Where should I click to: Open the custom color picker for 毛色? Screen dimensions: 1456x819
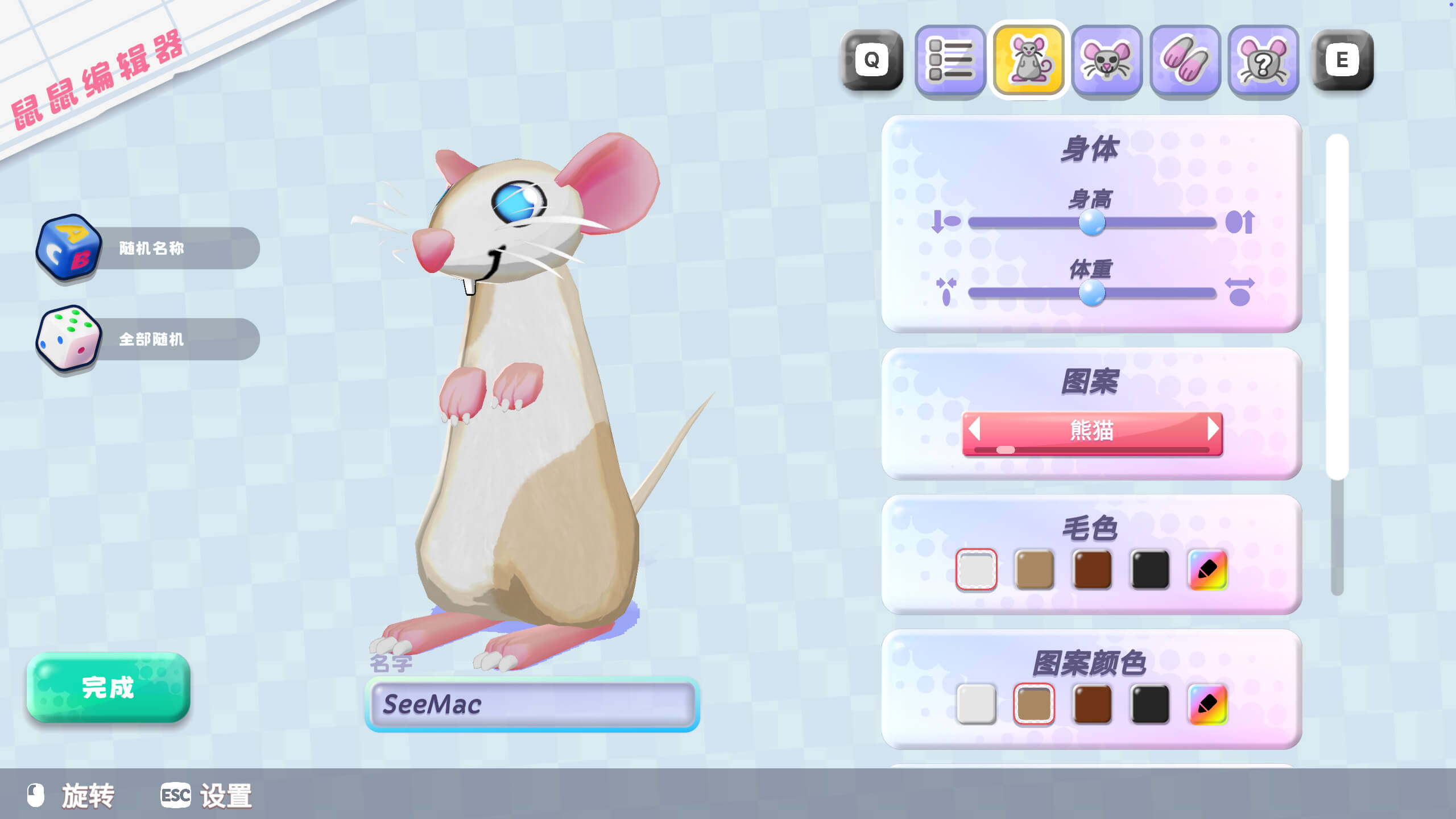point(1207,569)
